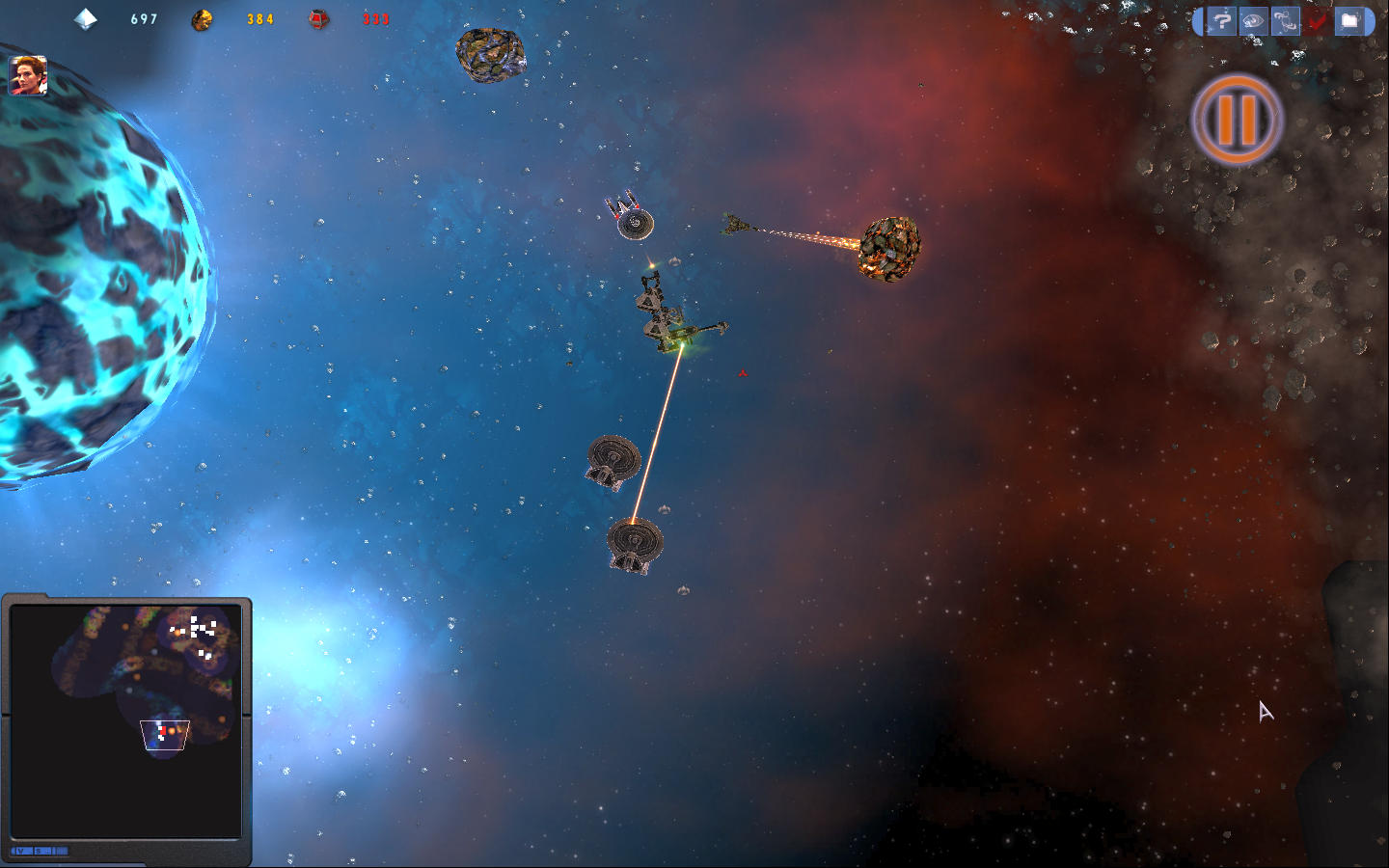Click the person with arrows icon
1389x868 pixels.
click(x=1285, y=20)
